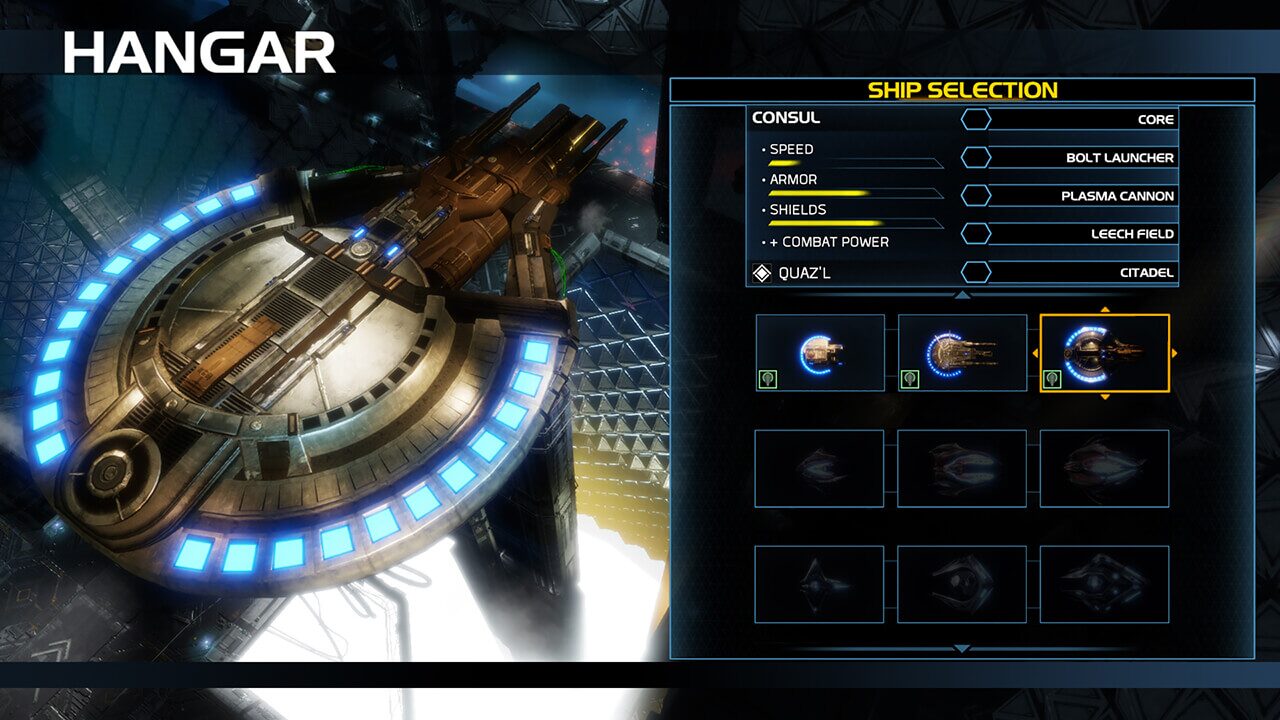Click the green tech icon on first ship thumbnail

pyautogui.click(x=769, y=380)
